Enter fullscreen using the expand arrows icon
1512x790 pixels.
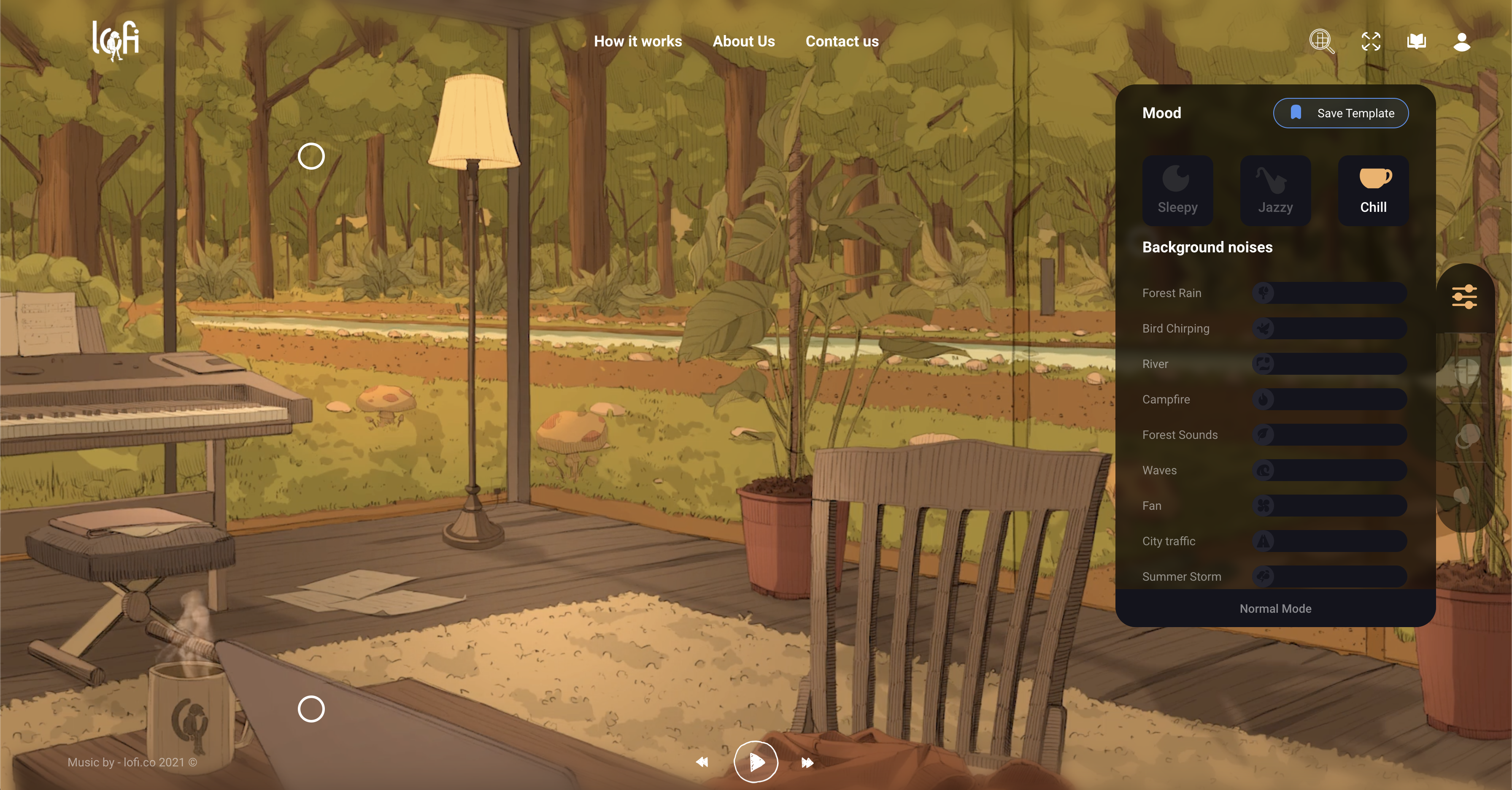1371,41
